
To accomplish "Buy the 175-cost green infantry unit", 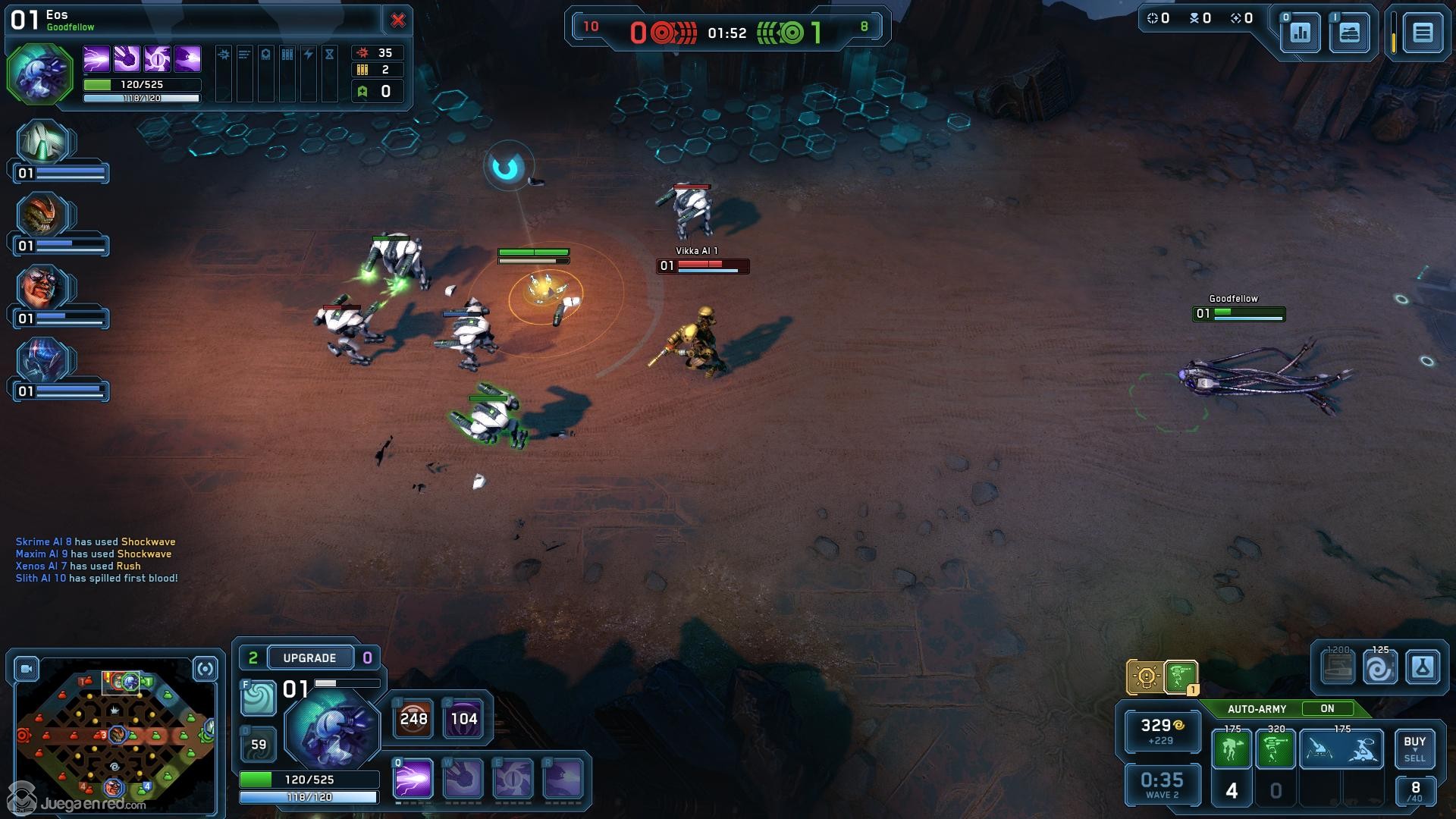I will tap(1232, 749).
